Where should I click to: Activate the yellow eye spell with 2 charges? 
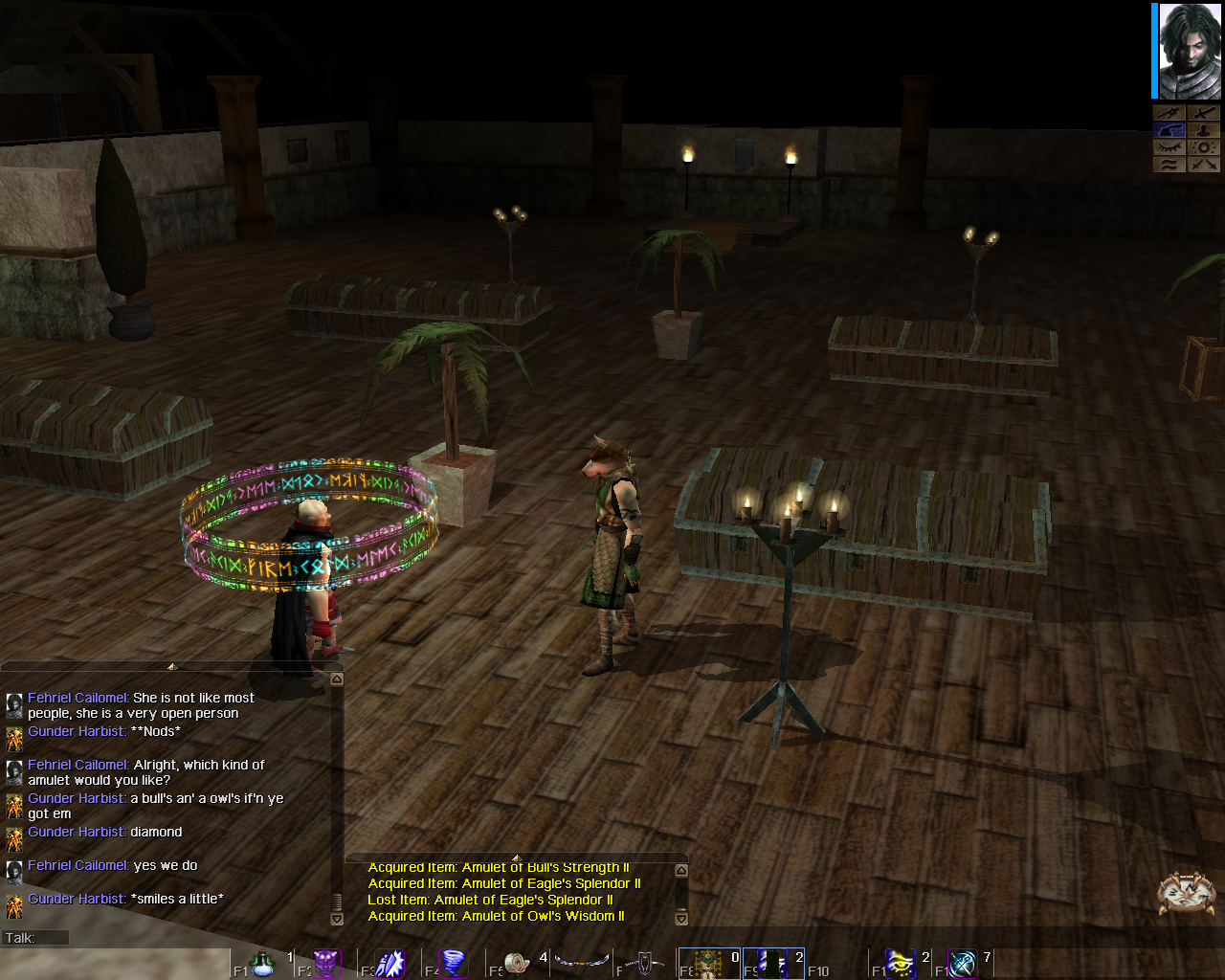click(900, 962)
